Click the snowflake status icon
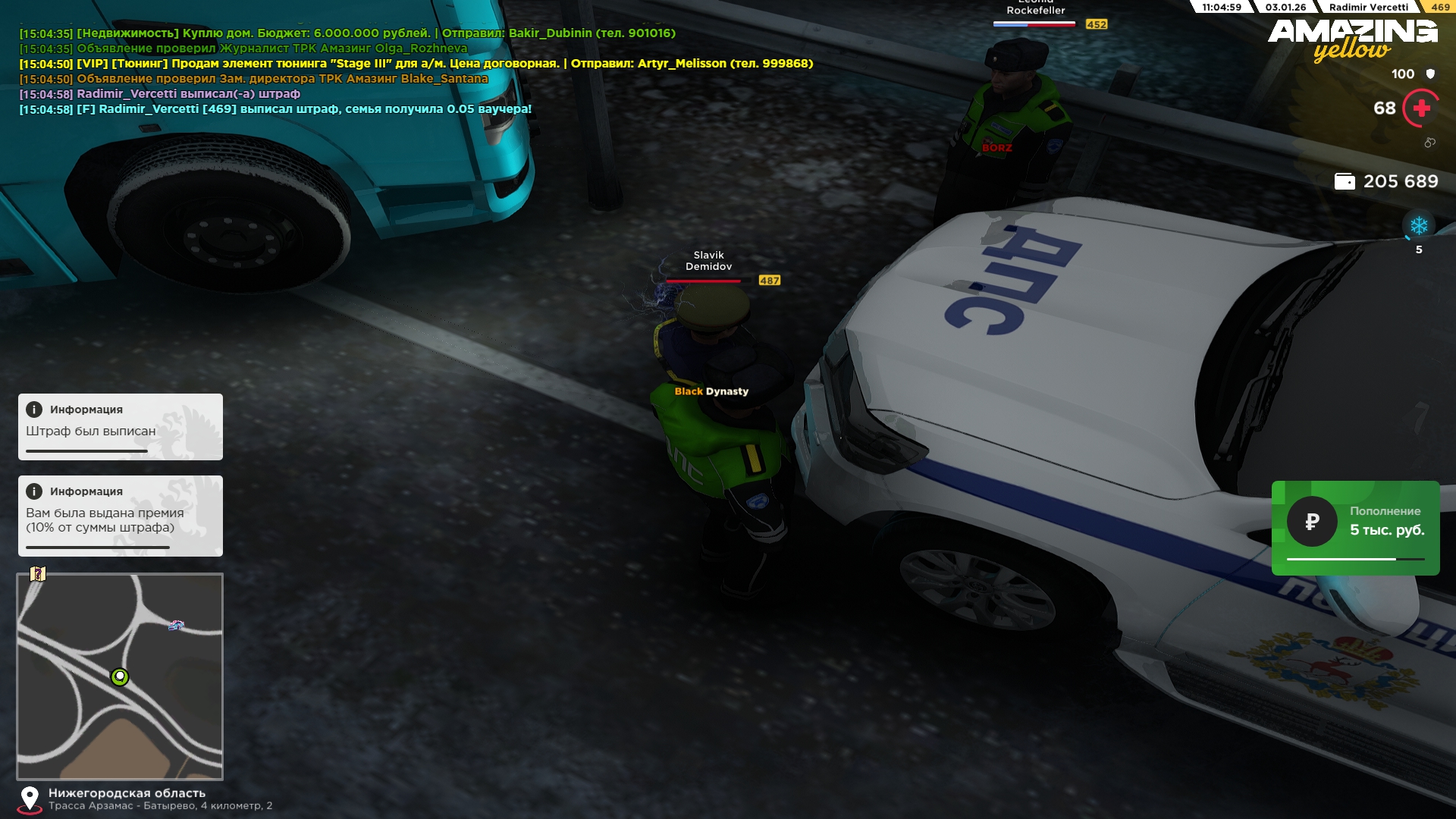 coord(1419,225)
